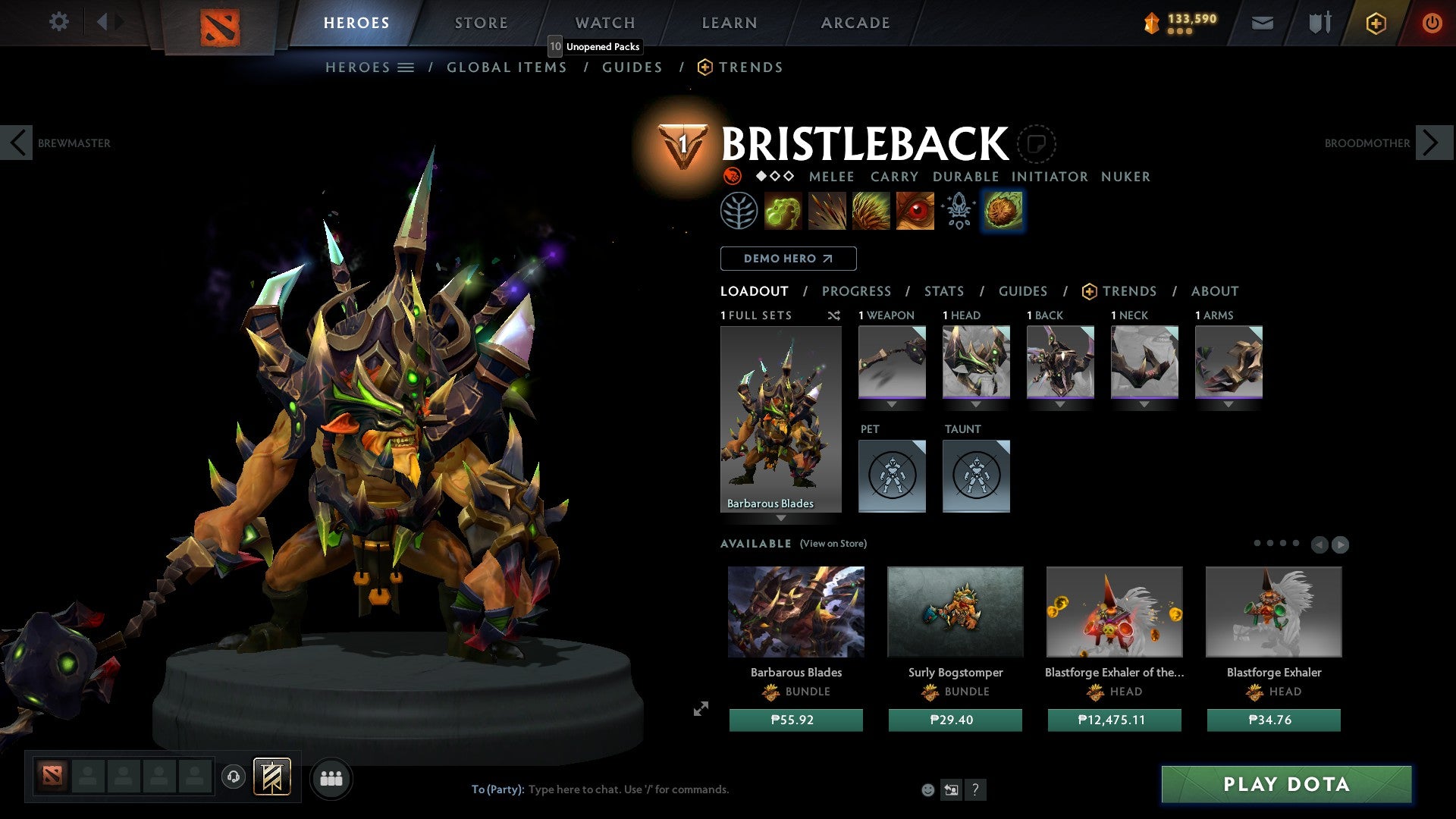Image resolution: width=1456 pixels, height=819 pixels.
Task: Click the highlighted Hairball ability icon
Action: click(x=1003, y=212)
